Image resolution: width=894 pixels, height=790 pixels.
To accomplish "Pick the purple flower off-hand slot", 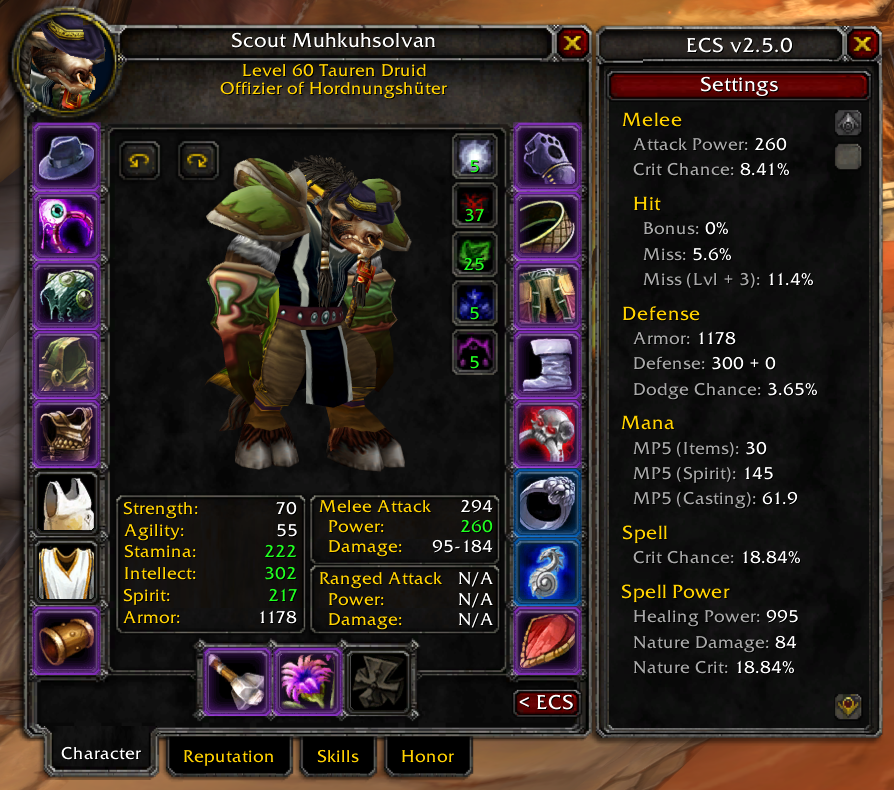I will click(308, 682).
